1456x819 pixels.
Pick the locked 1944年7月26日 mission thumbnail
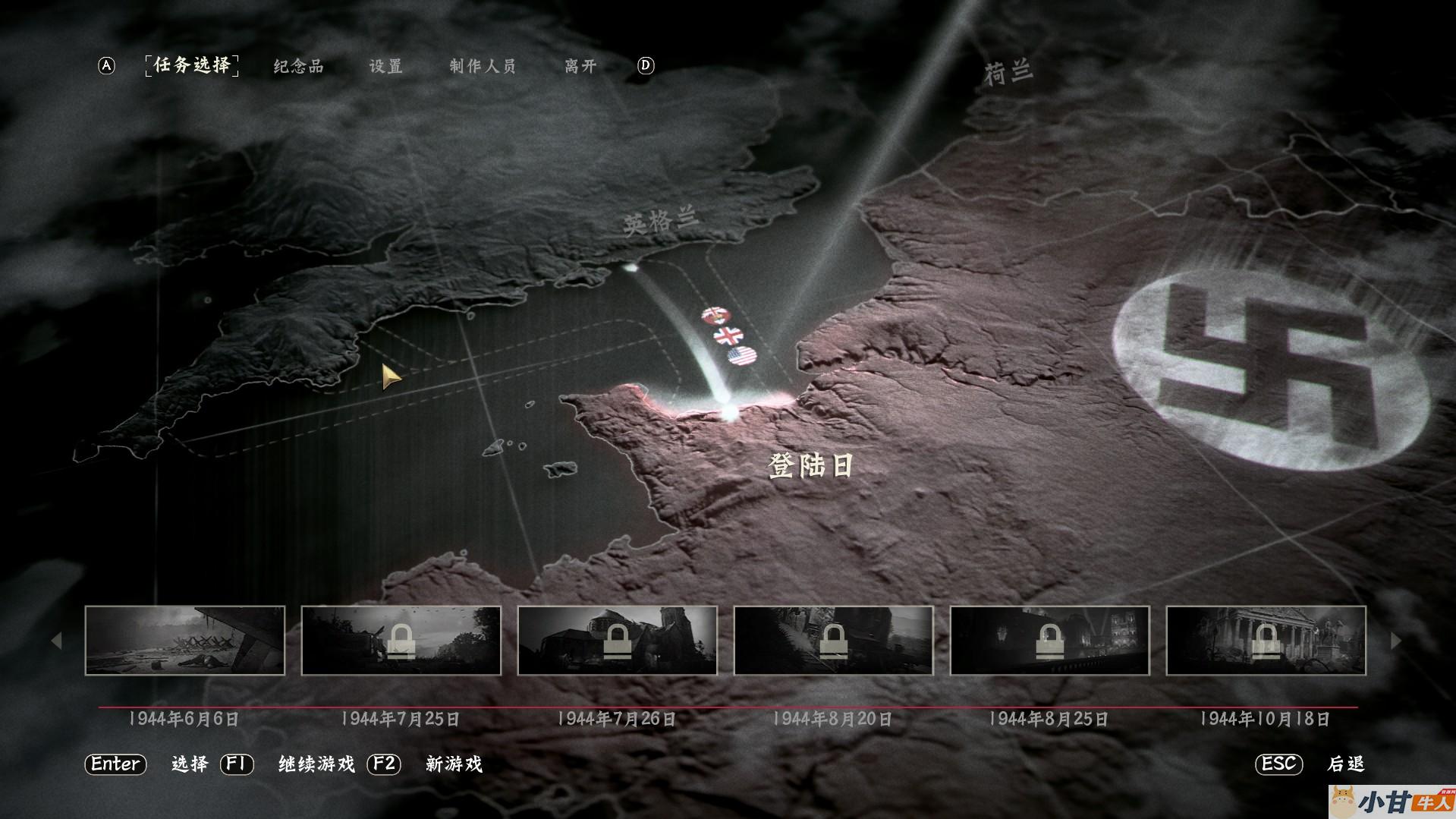click(617, 641)
